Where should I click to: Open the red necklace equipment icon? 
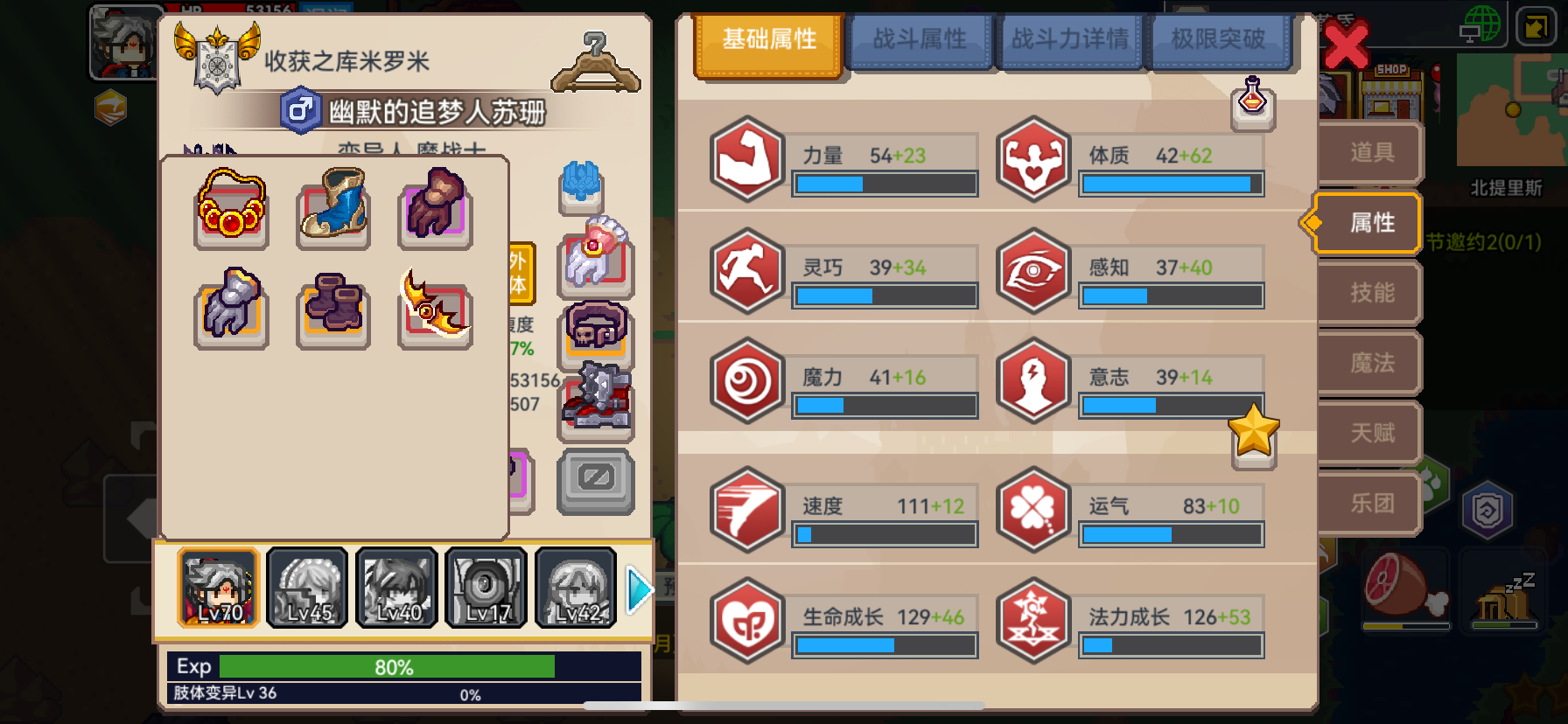pos(230,207)
